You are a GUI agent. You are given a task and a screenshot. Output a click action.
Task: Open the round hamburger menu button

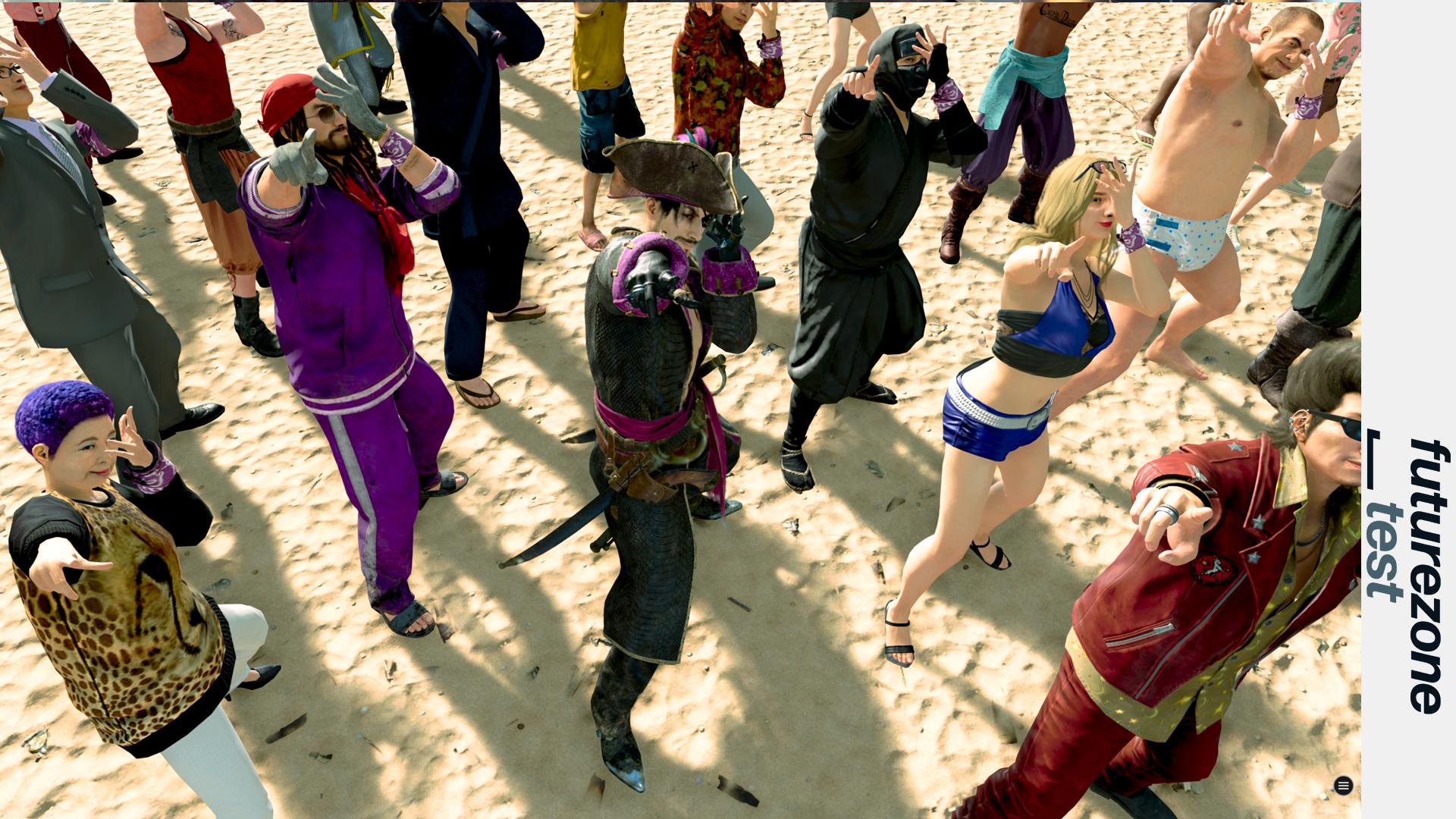pyautogui.click(x=1343, y=786)
